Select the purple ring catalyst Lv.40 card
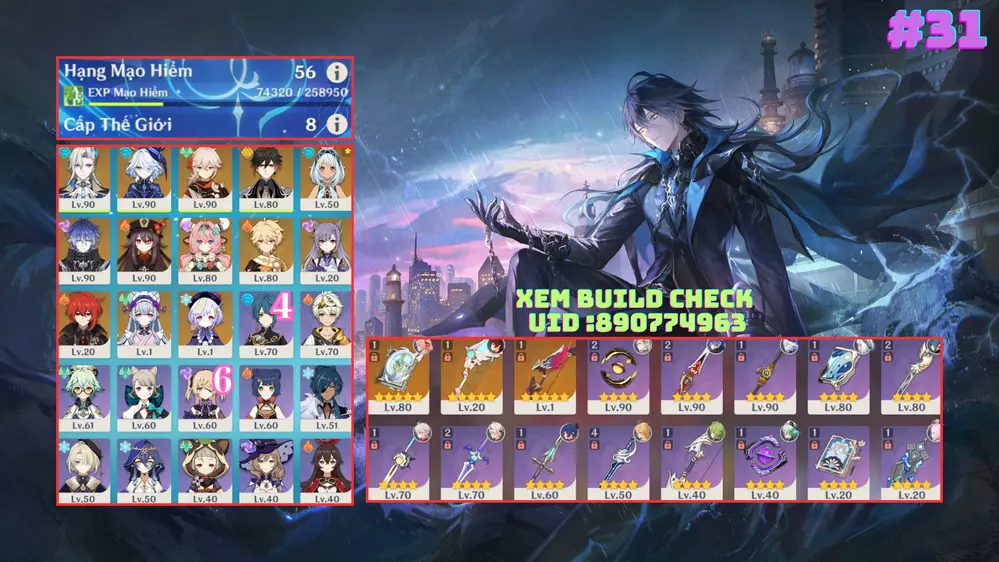This screenshot has width=999, height=562. 763,460
